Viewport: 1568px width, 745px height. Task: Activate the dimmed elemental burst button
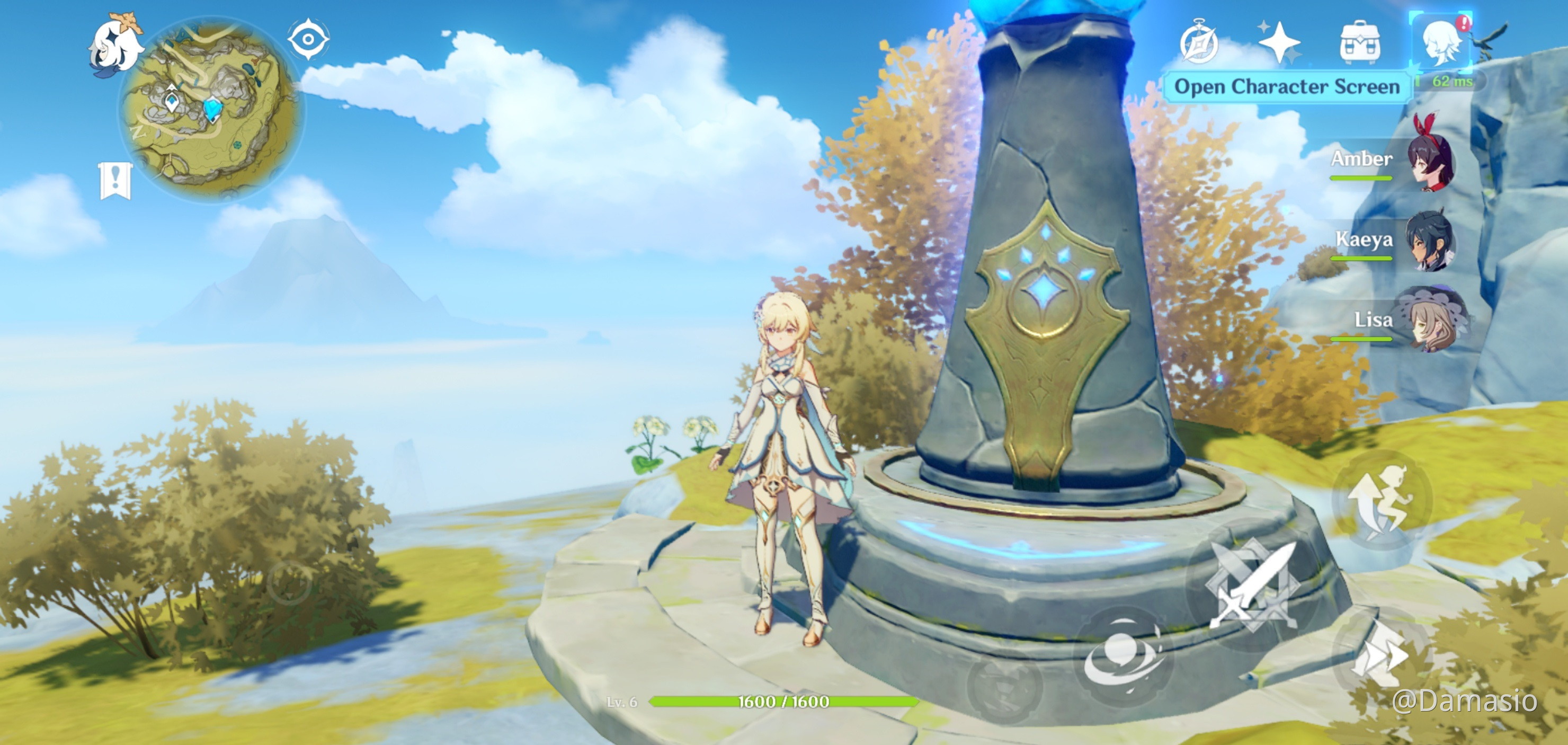pyautogui.click(x=1004, y=687)
